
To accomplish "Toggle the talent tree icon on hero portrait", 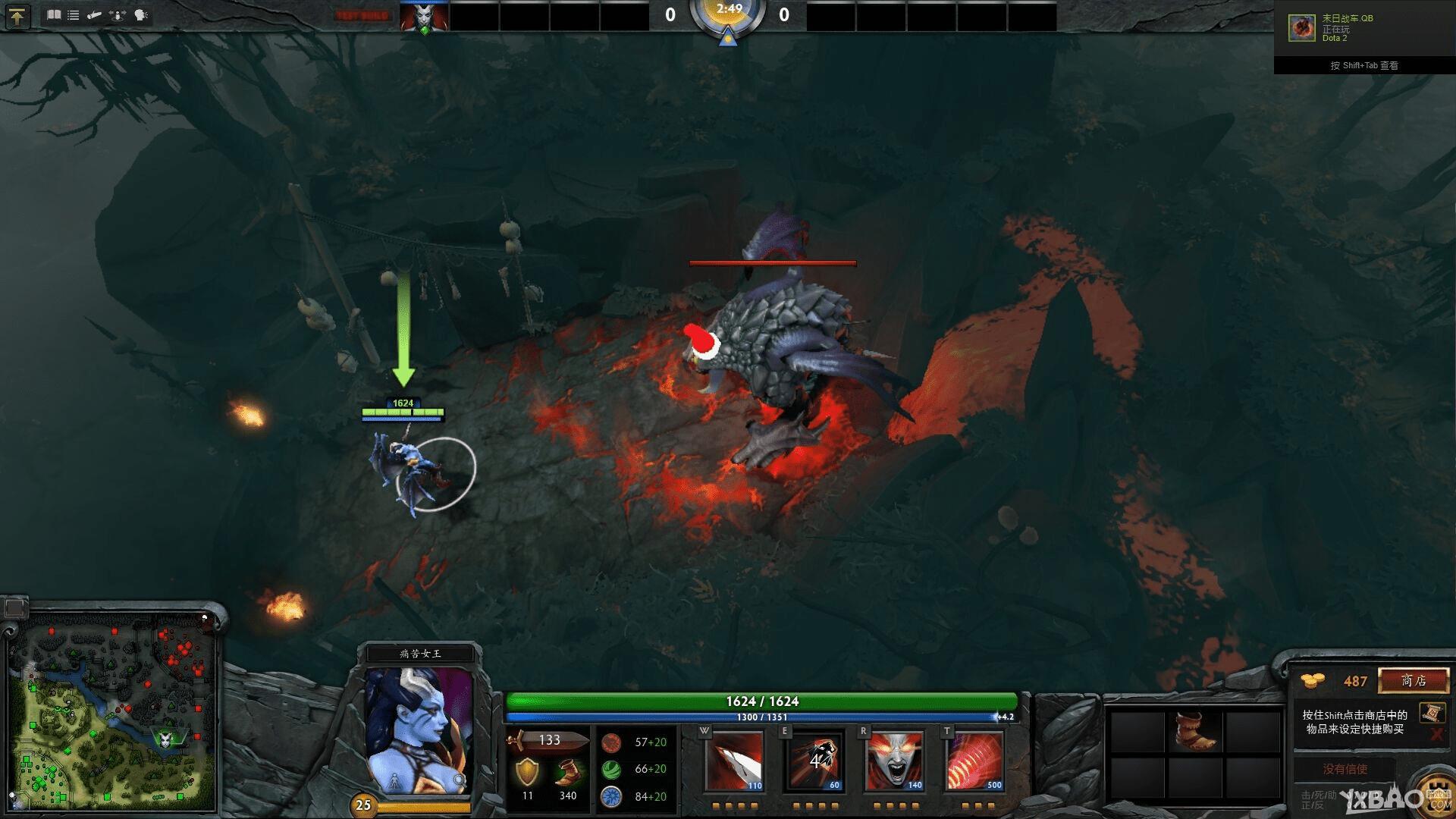I will point(394,780).
